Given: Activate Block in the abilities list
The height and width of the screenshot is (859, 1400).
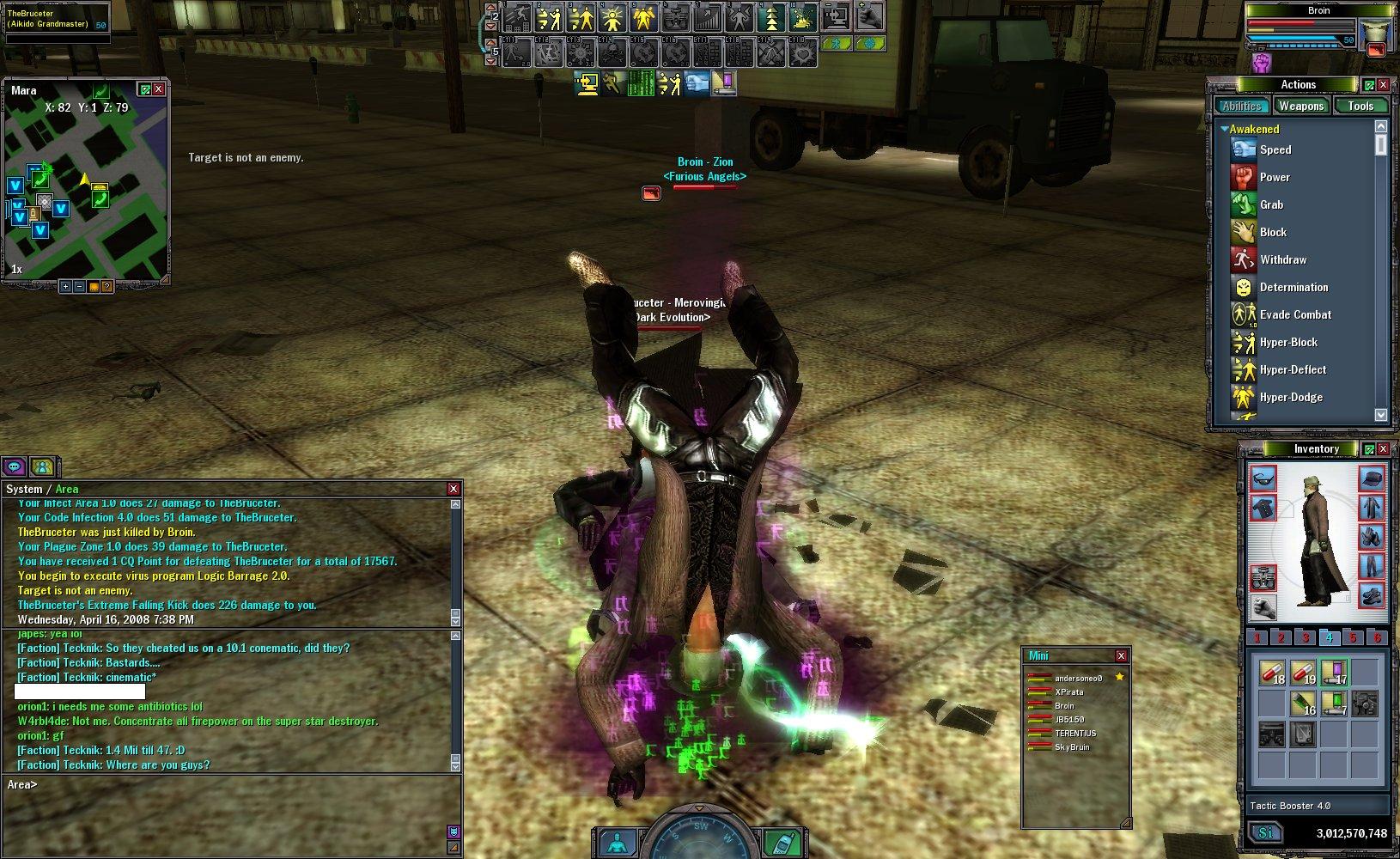Looking at the screenshot, I should click(1272, 232).
